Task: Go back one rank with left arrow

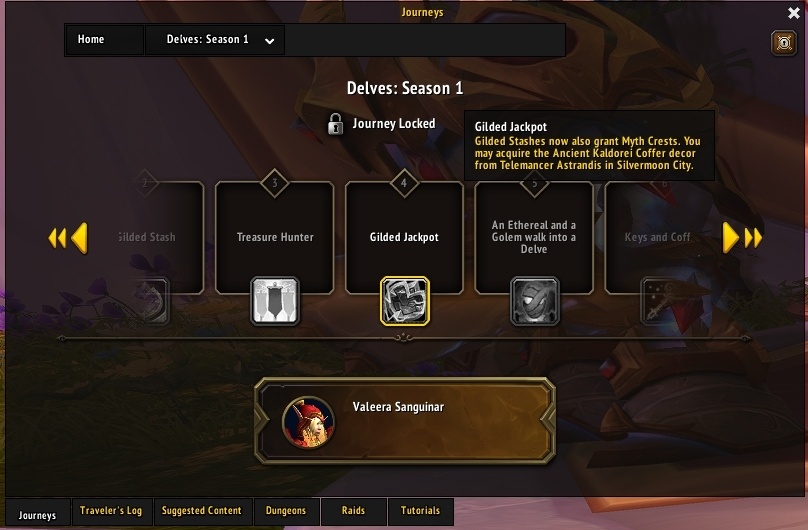Action: click(78, 237)
